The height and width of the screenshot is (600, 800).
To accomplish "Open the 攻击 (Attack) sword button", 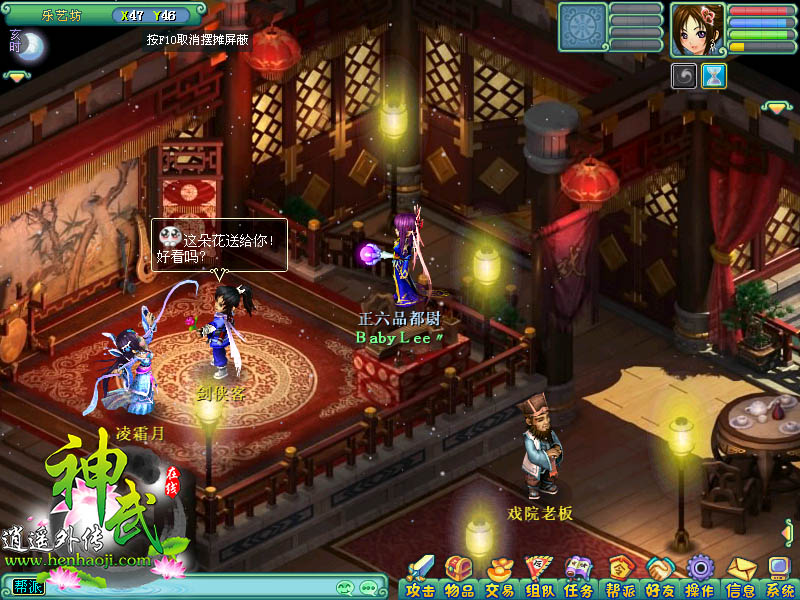I will (420, 577).
